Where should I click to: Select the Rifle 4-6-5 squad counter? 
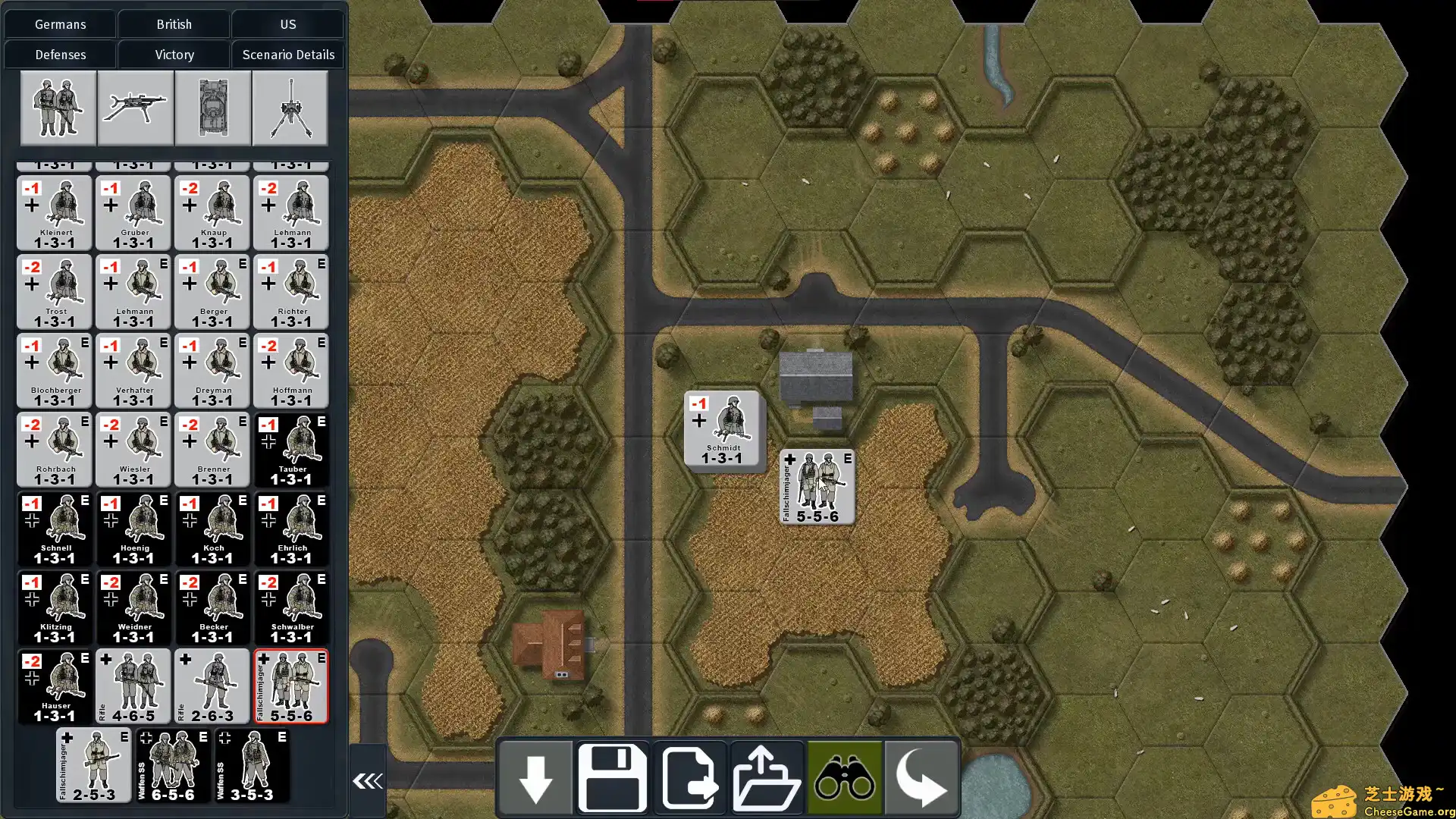coord(133,686)
